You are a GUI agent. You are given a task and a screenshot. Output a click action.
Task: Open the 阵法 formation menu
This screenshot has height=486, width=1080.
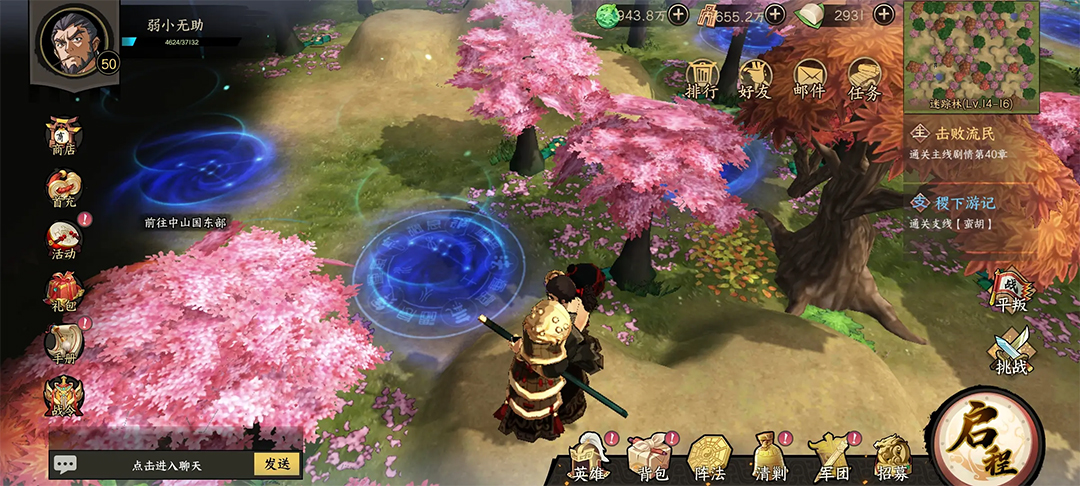708,459
